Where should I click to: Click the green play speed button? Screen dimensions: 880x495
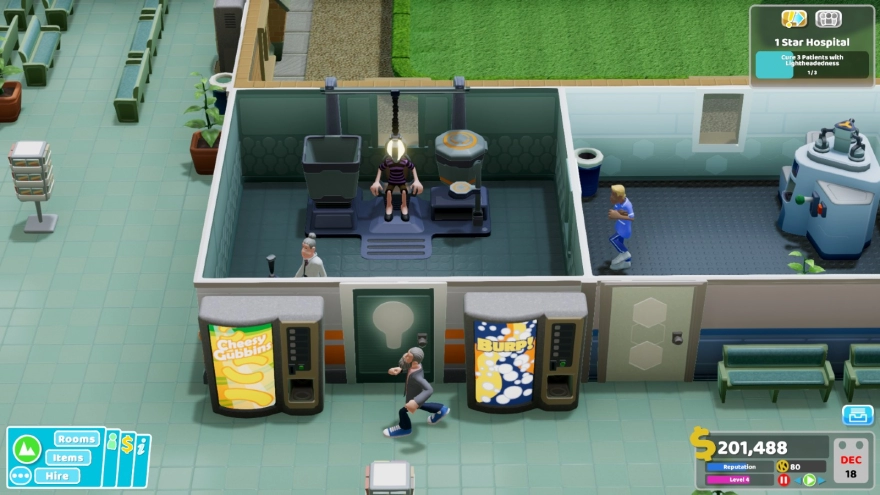pyautogui.click(x=809, y=480)
